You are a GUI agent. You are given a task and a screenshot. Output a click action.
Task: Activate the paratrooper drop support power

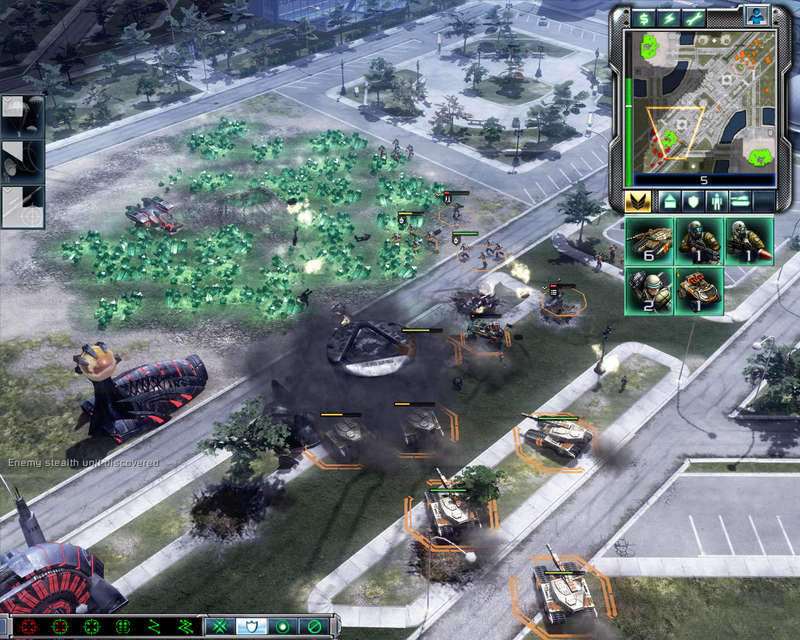tap(22, 119)
